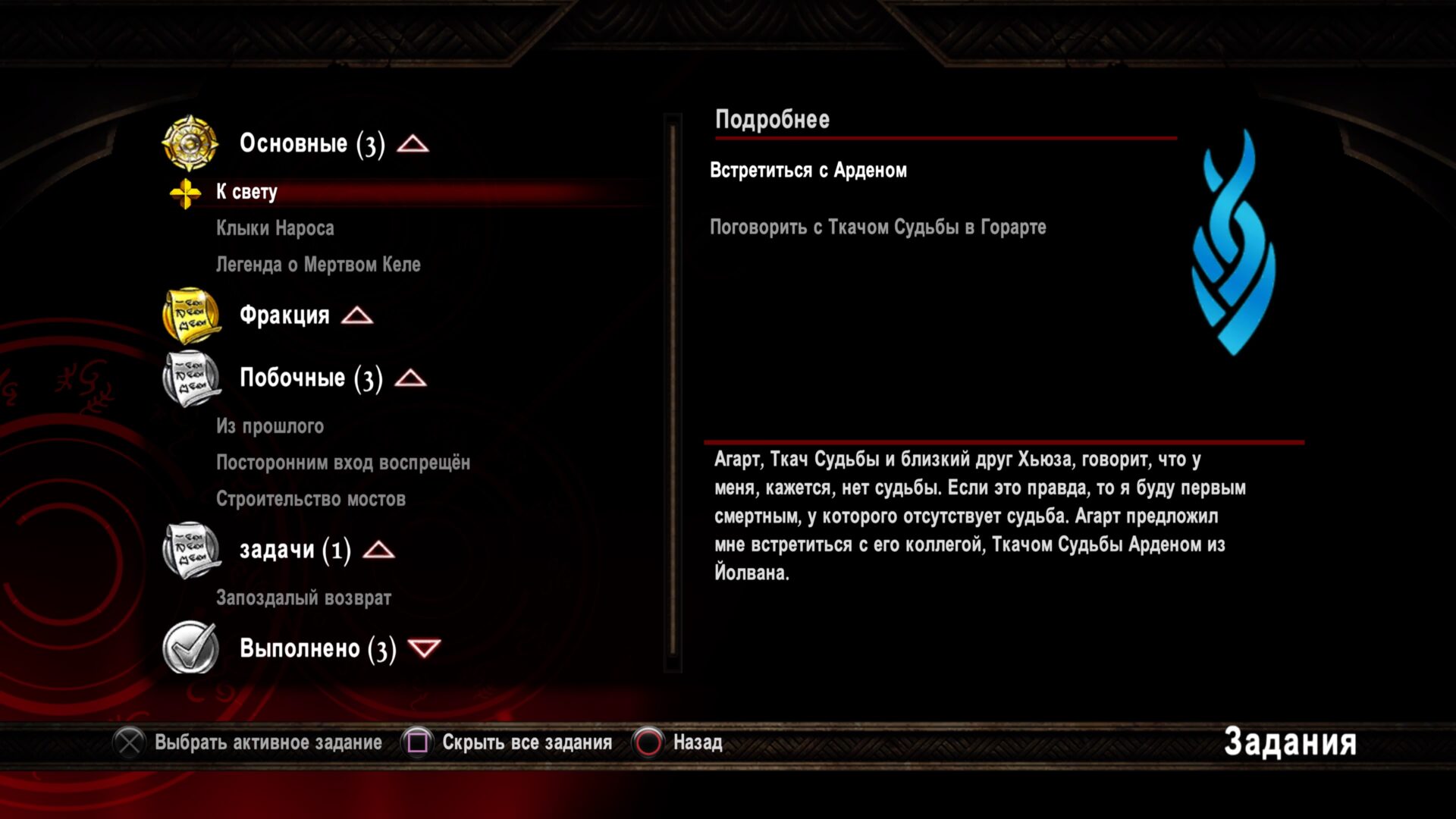Screen dimensions: 1456x819
Task: Expand the "Выполнено (3)" completed quests
Action: click(424, 649)
